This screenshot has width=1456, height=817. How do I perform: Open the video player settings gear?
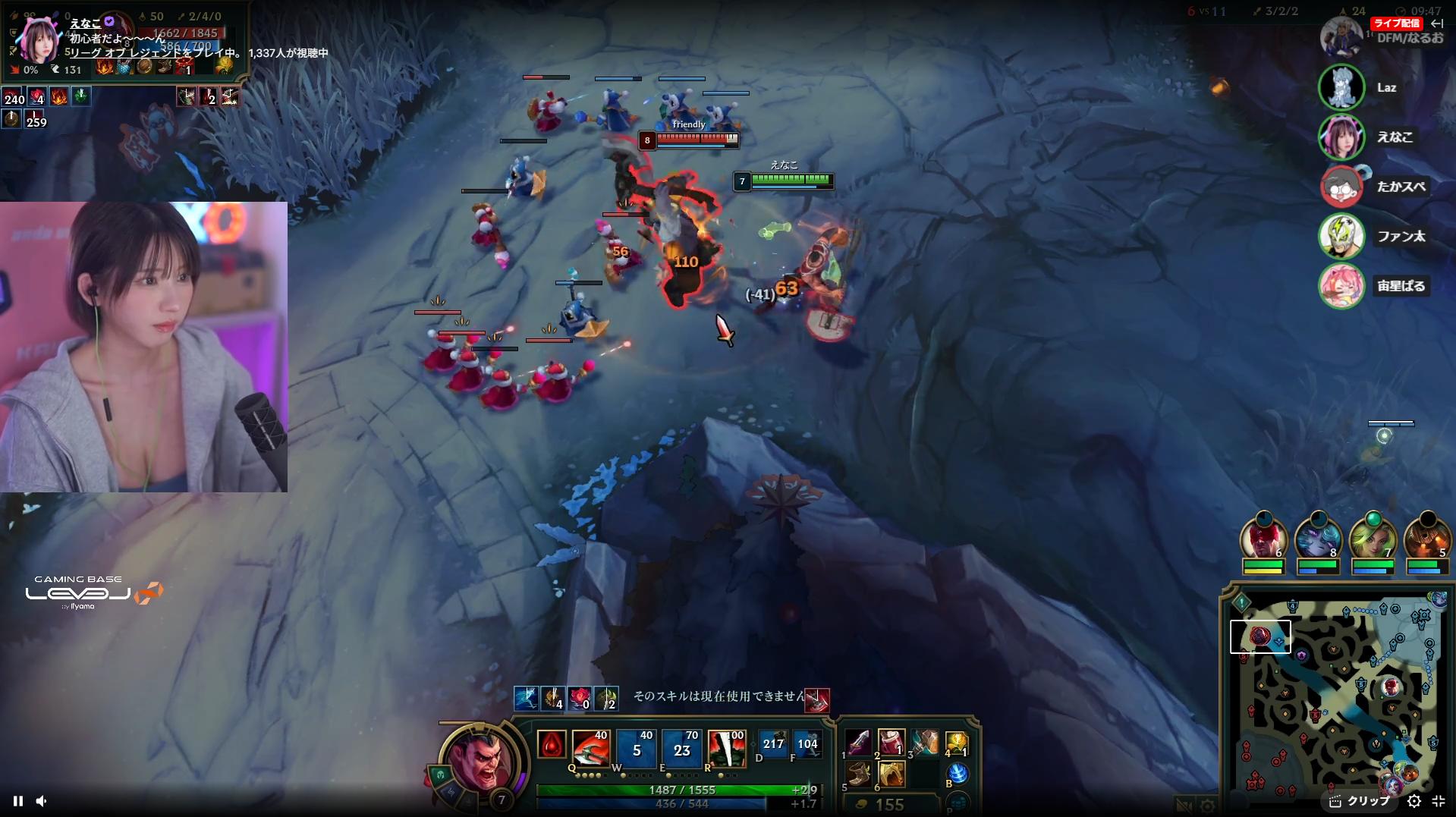click(x=1414, y=801)
